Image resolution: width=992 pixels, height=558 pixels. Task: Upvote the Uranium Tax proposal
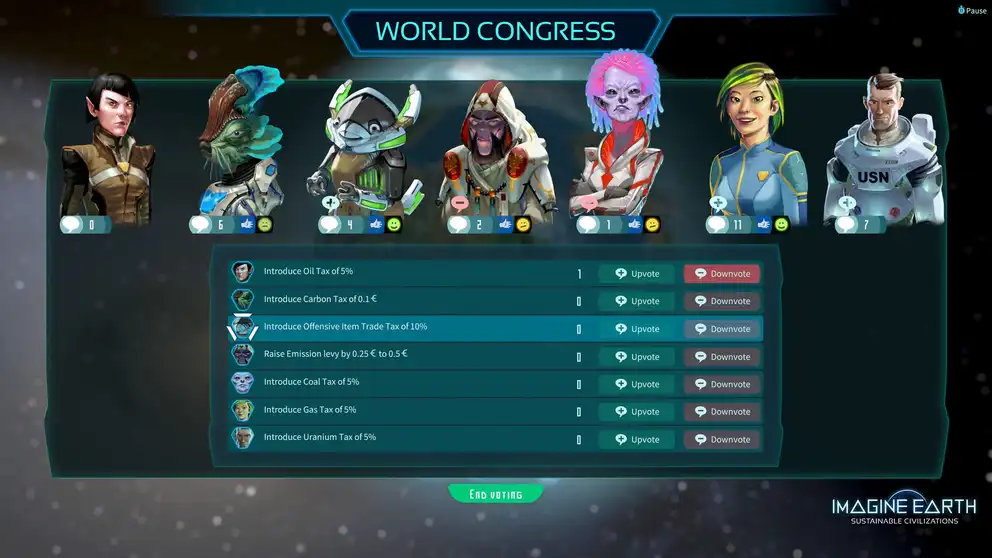pyautogui.click(x=636, y=439)
